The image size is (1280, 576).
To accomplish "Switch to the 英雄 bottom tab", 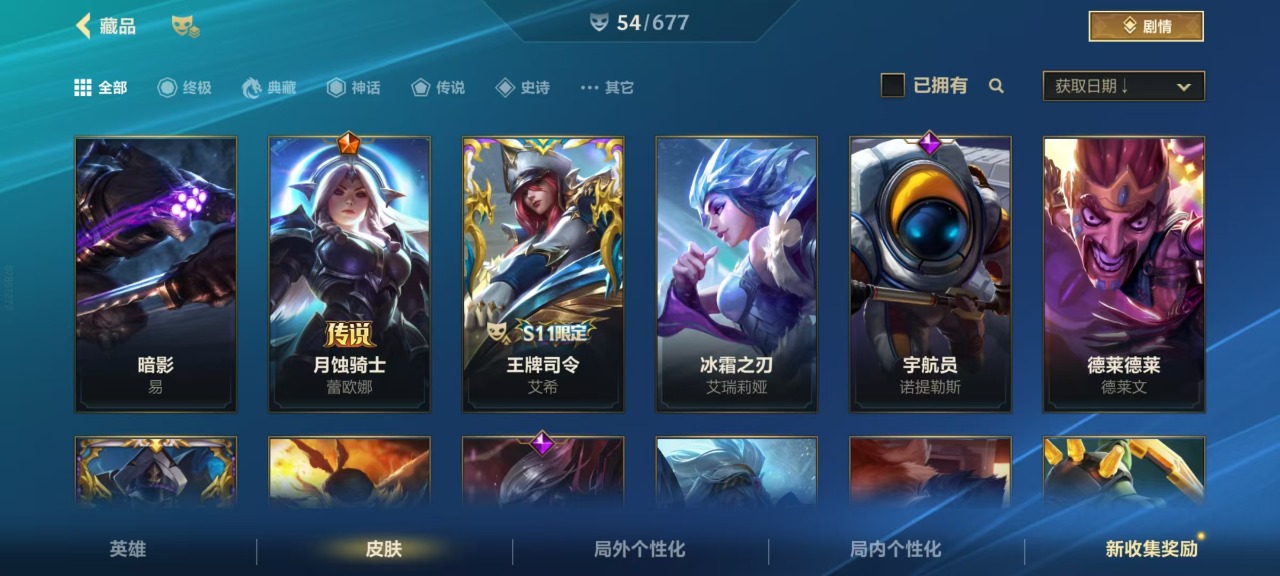I will point(128,549).
